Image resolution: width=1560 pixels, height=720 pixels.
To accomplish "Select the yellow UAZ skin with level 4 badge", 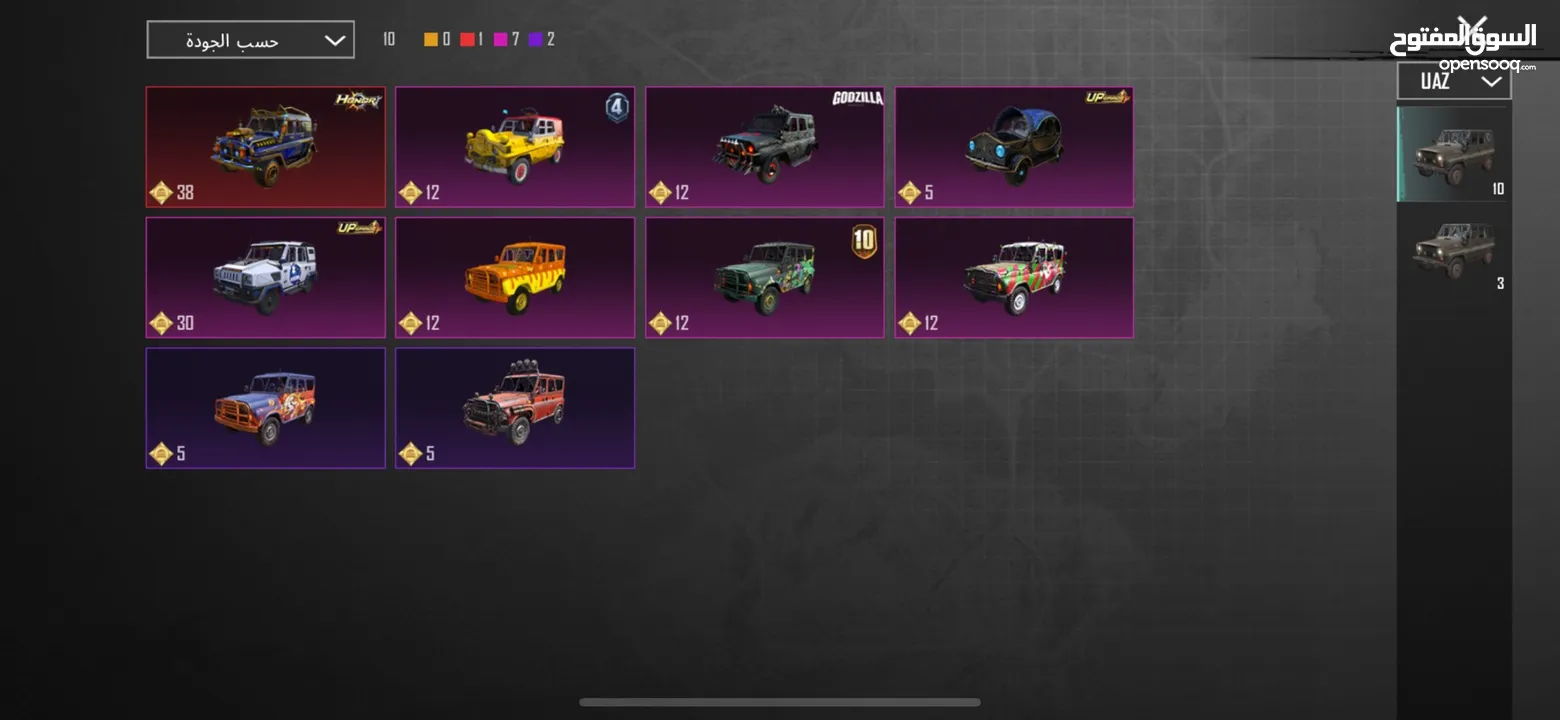I will [x=514, y=146].
